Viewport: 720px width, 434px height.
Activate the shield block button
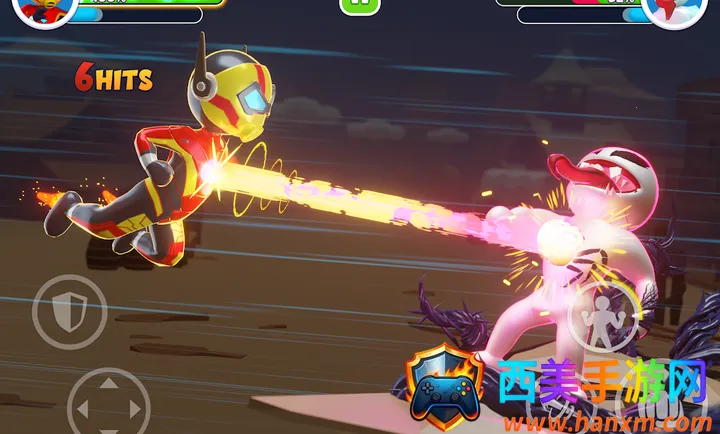click(69, 312)
